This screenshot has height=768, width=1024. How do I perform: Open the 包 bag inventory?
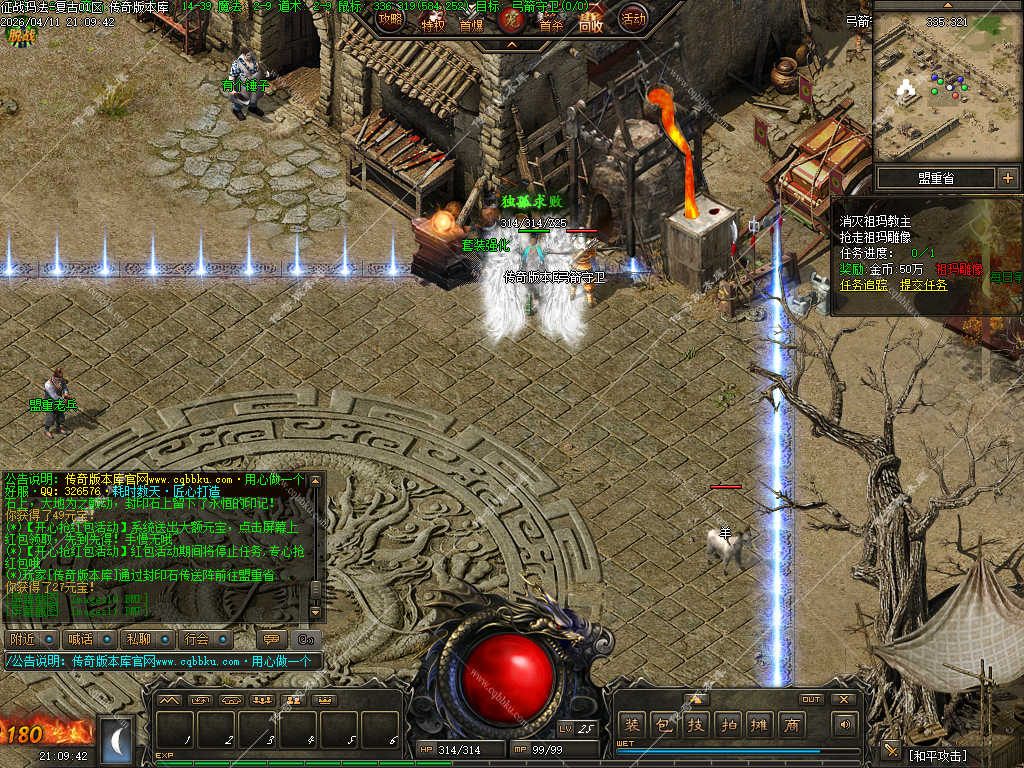point(663,725)
